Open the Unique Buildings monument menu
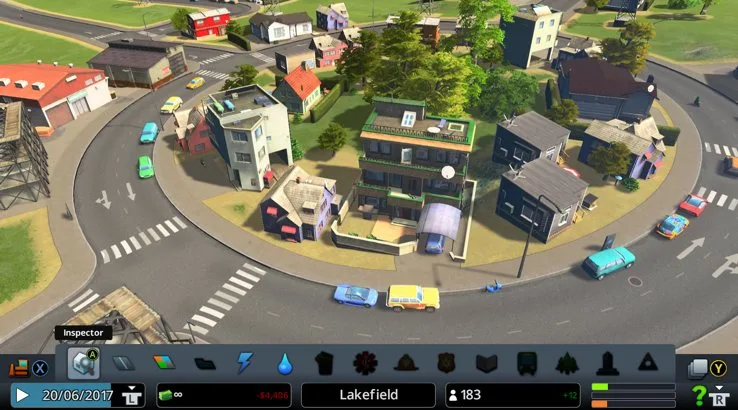 (607, 363)
